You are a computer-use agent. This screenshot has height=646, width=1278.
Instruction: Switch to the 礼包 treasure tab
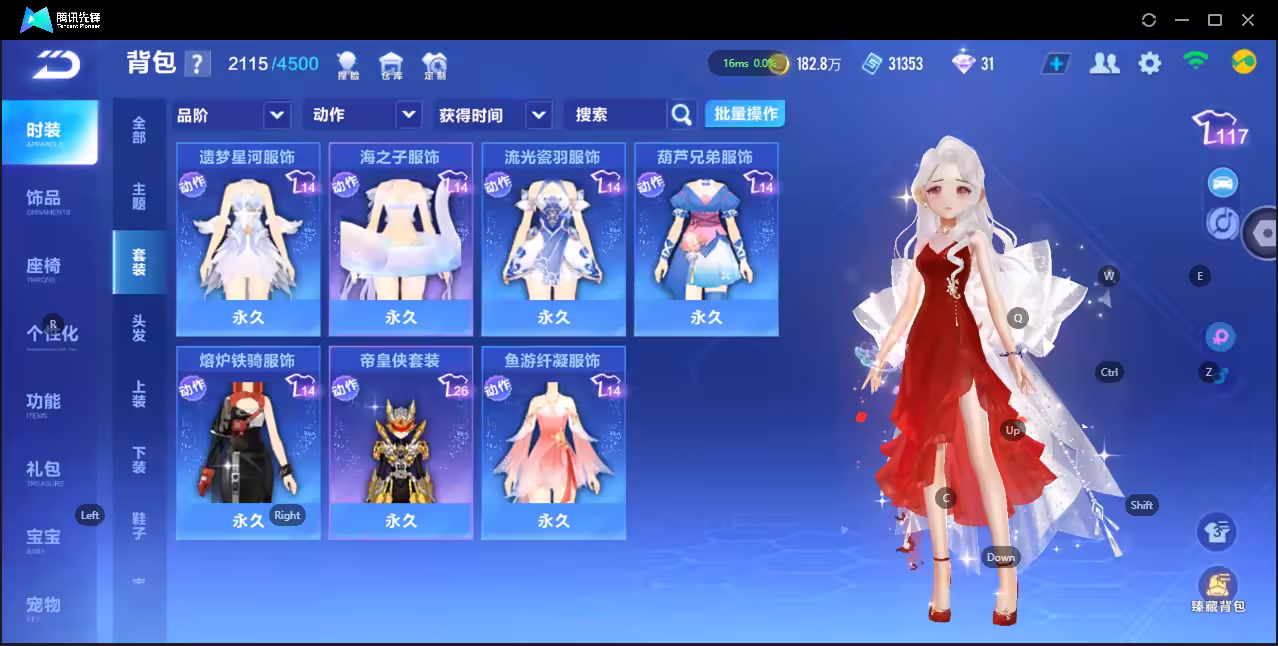tap(44, 471)
